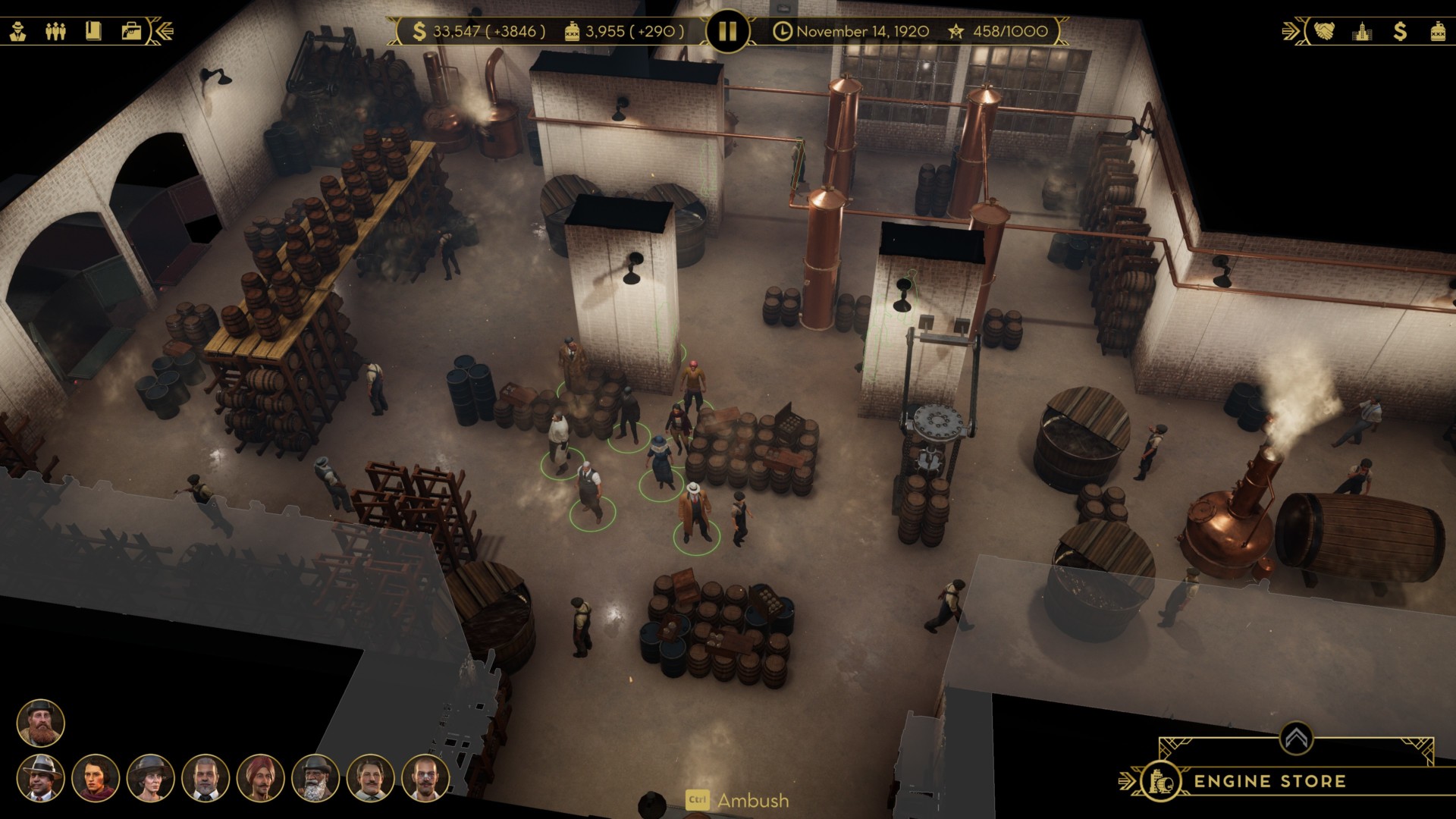Viewport: 1456px width, 819px height.
Task: Open the XXX liquor jug icon
Action: point(1438,31)
